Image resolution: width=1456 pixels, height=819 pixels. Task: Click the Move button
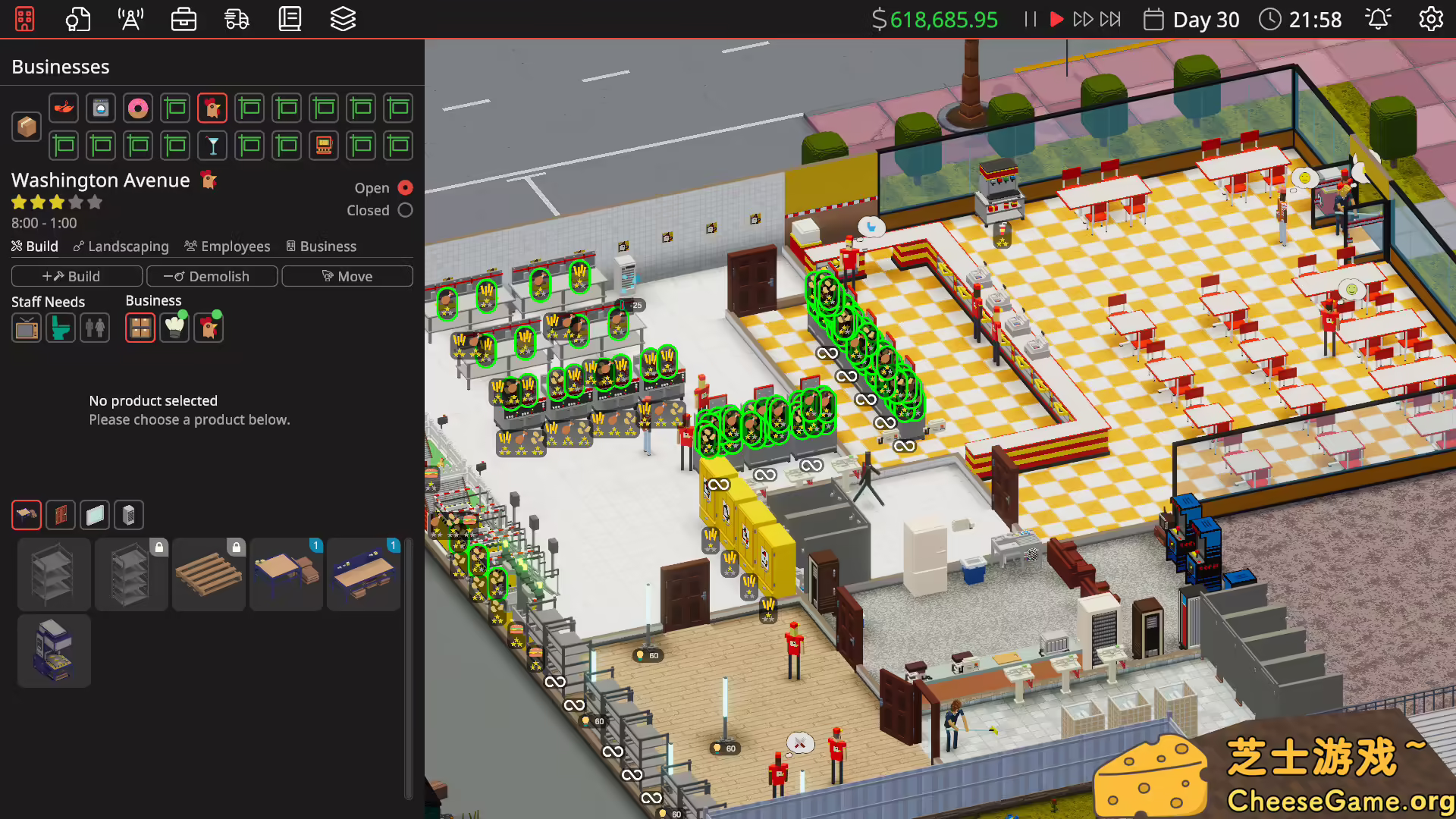(x=347, y=276)
